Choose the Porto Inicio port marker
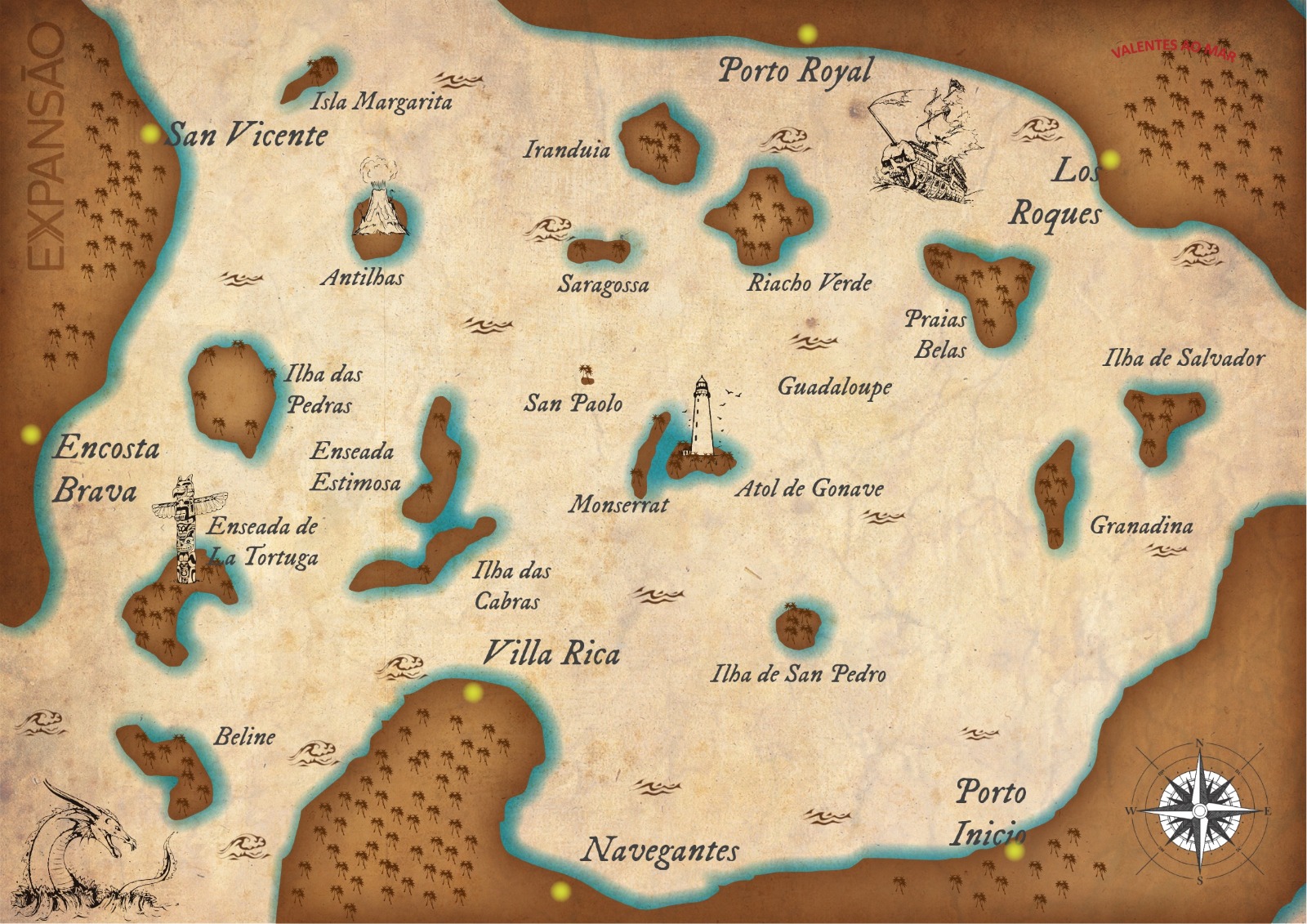The width and height of the screenshot is (1307, 924). pyautogui.click(x=1014, y=850)
